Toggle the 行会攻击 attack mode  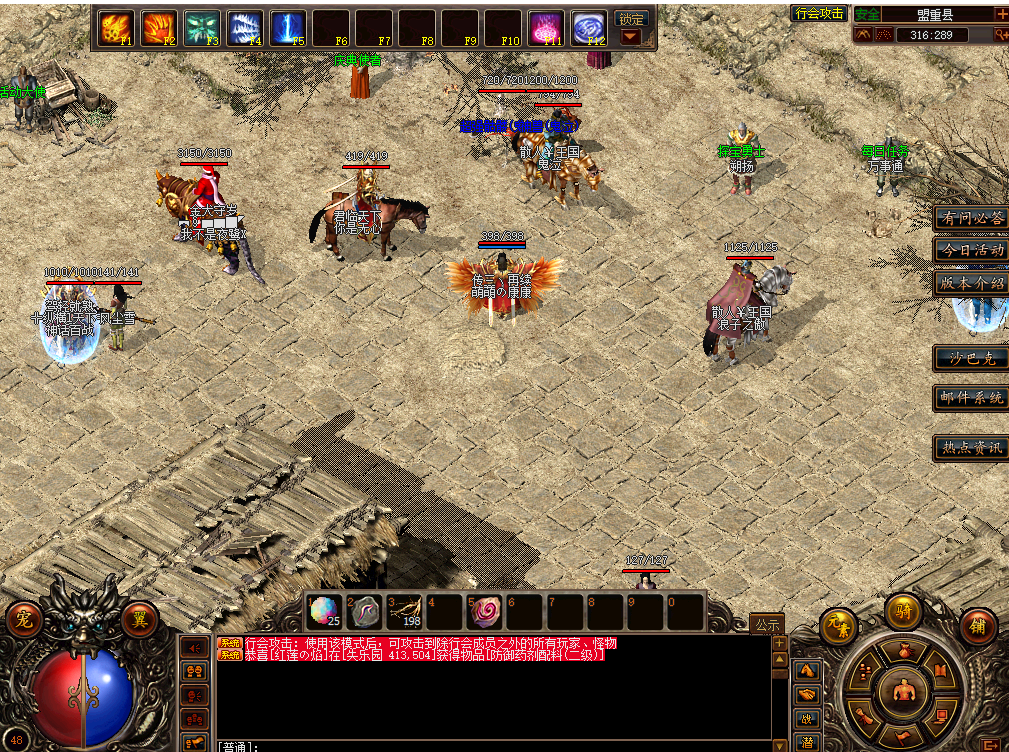pyautogui.click(x=819, y=13)
